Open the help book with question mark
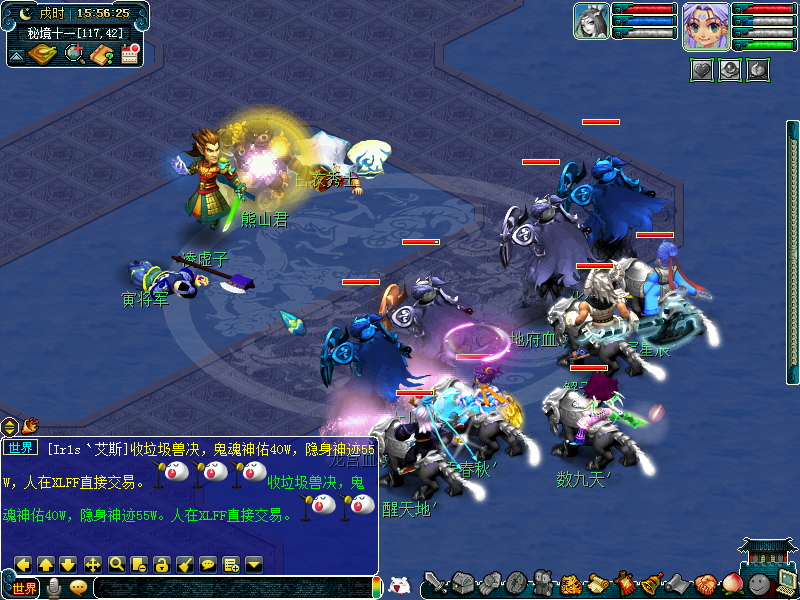The image size is (800, 600). pos(101,54)
